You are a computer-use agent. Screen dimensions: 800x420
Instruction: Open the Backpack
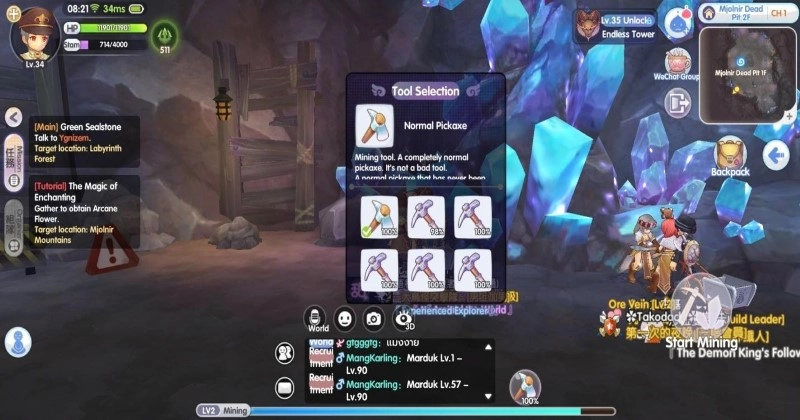730,156
